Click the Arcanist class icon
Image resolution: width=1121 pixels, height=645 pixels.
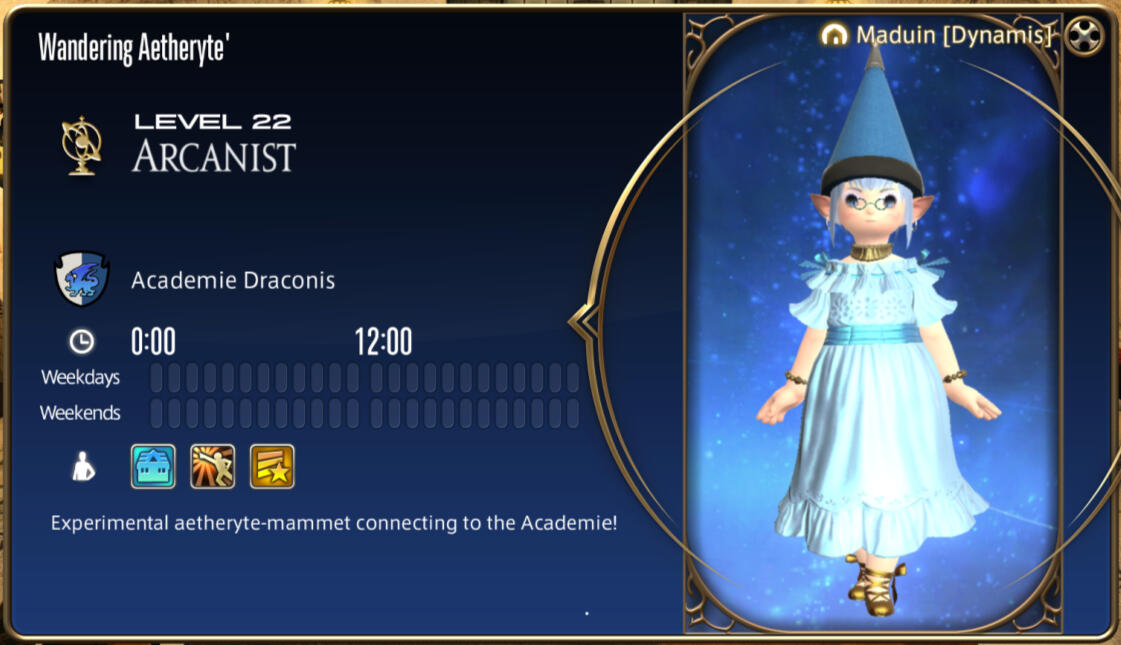pos(80,145)
